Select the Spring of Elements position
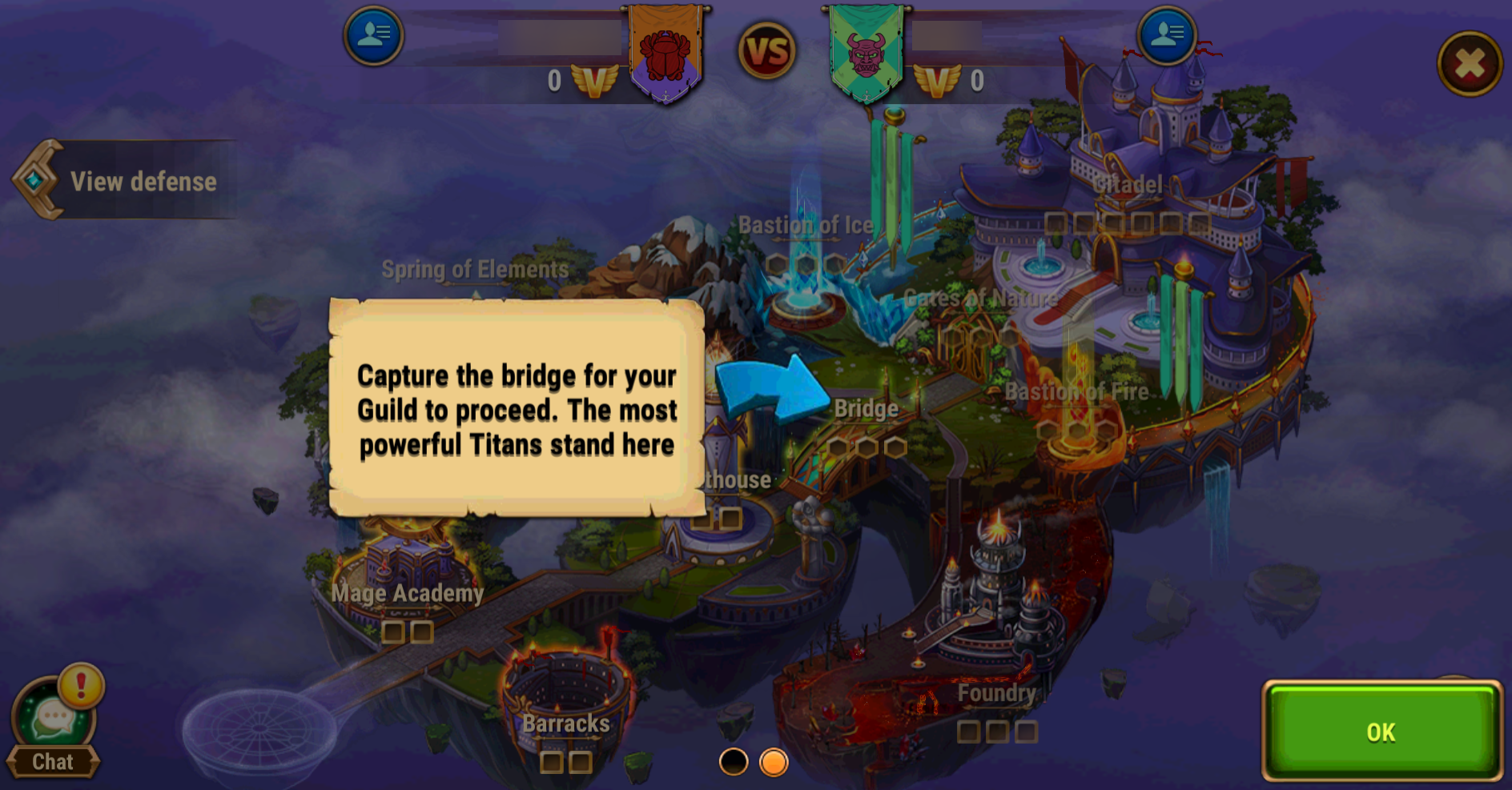Screen dimensions: 1512x790 475,270
